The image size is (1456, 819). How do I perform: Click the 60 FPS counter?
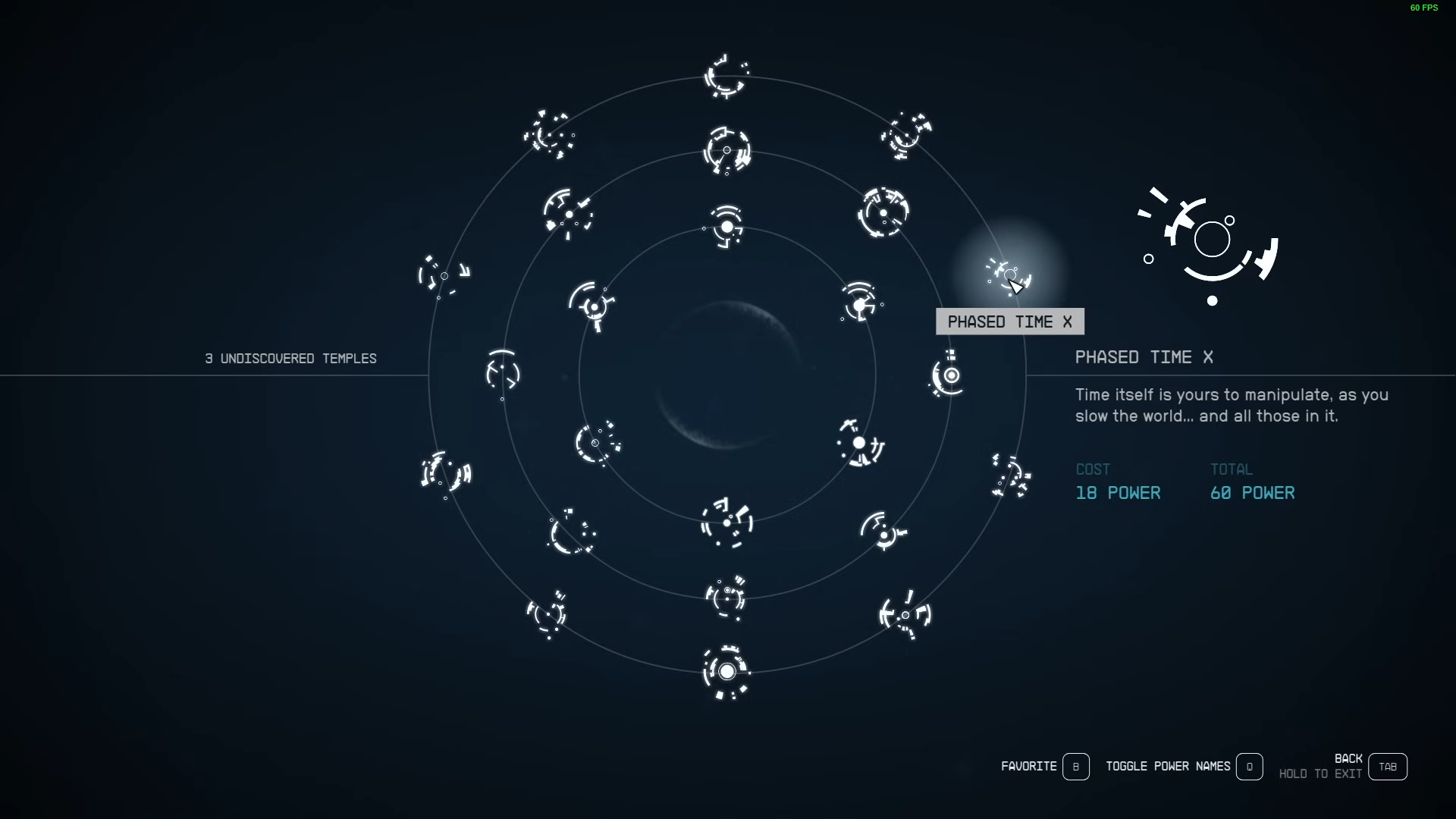1423,8
